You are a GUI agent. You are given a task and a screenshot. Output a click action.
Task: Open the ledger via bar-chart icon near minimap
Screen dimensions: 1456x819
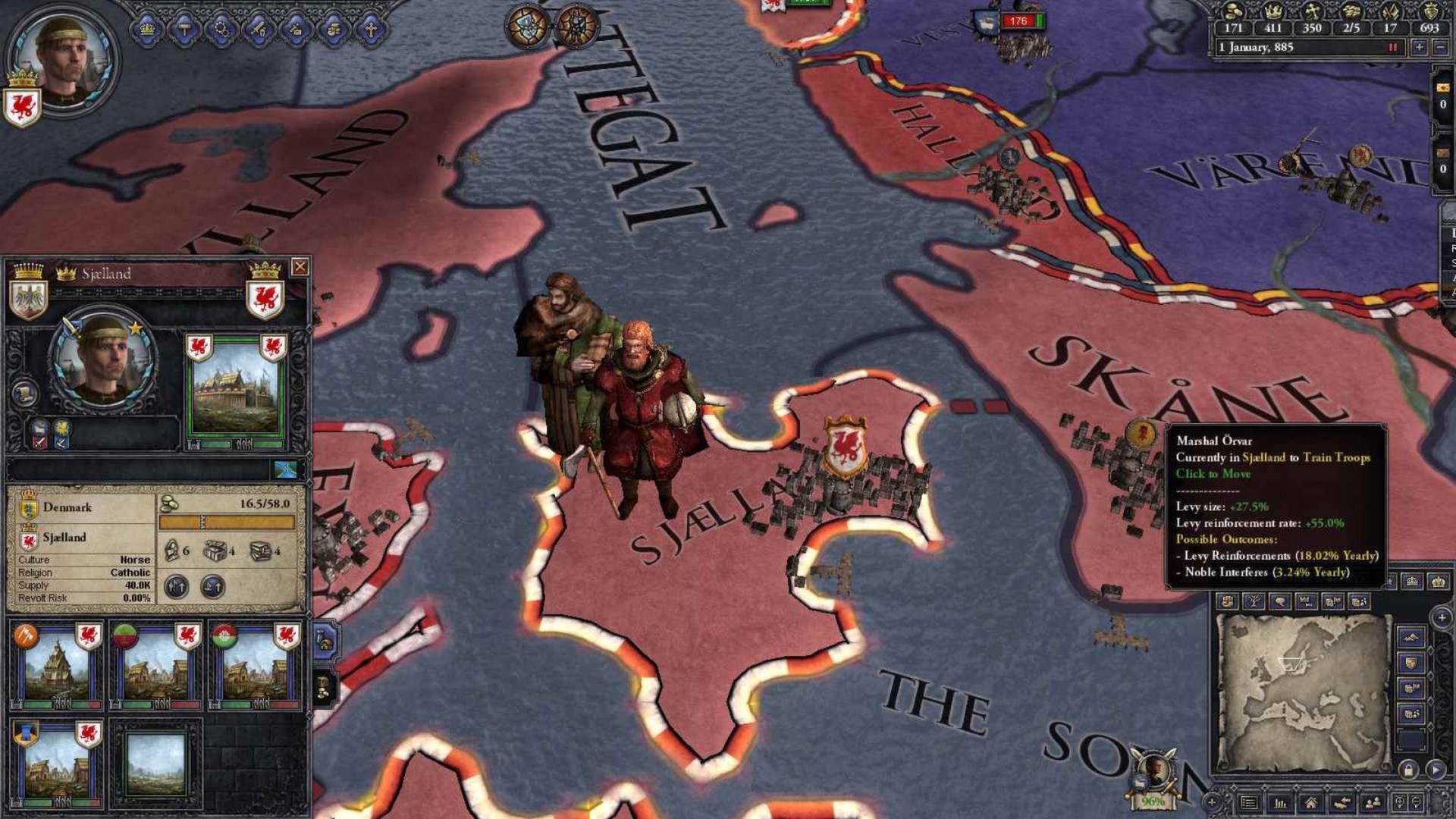[1281, 803]
